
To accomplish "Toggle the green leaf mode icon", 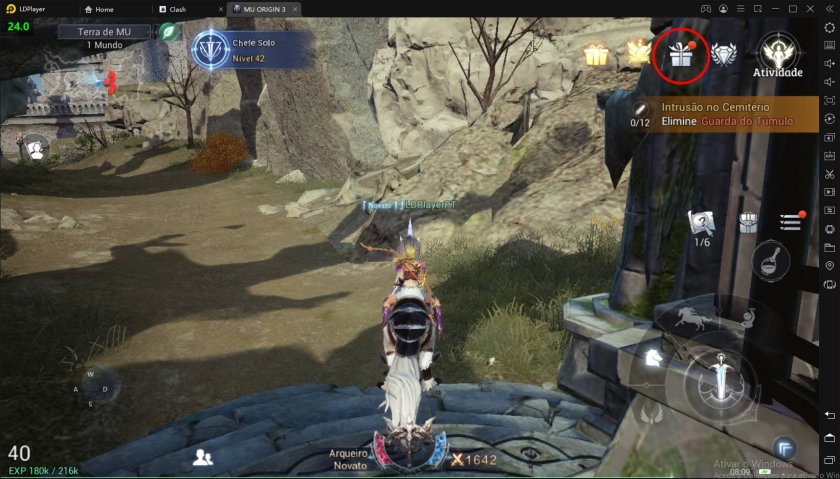I will coord(171,32).
